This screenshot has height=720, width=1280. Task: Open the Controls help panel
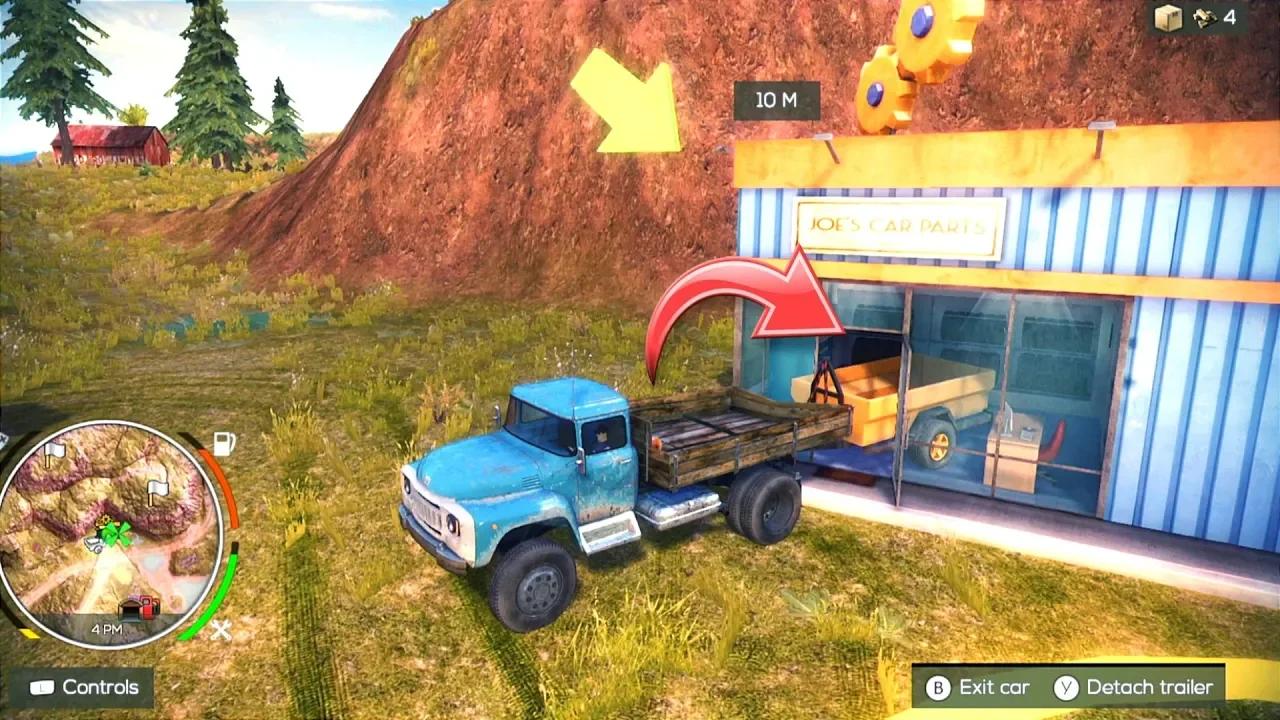(x=84, y=687)
